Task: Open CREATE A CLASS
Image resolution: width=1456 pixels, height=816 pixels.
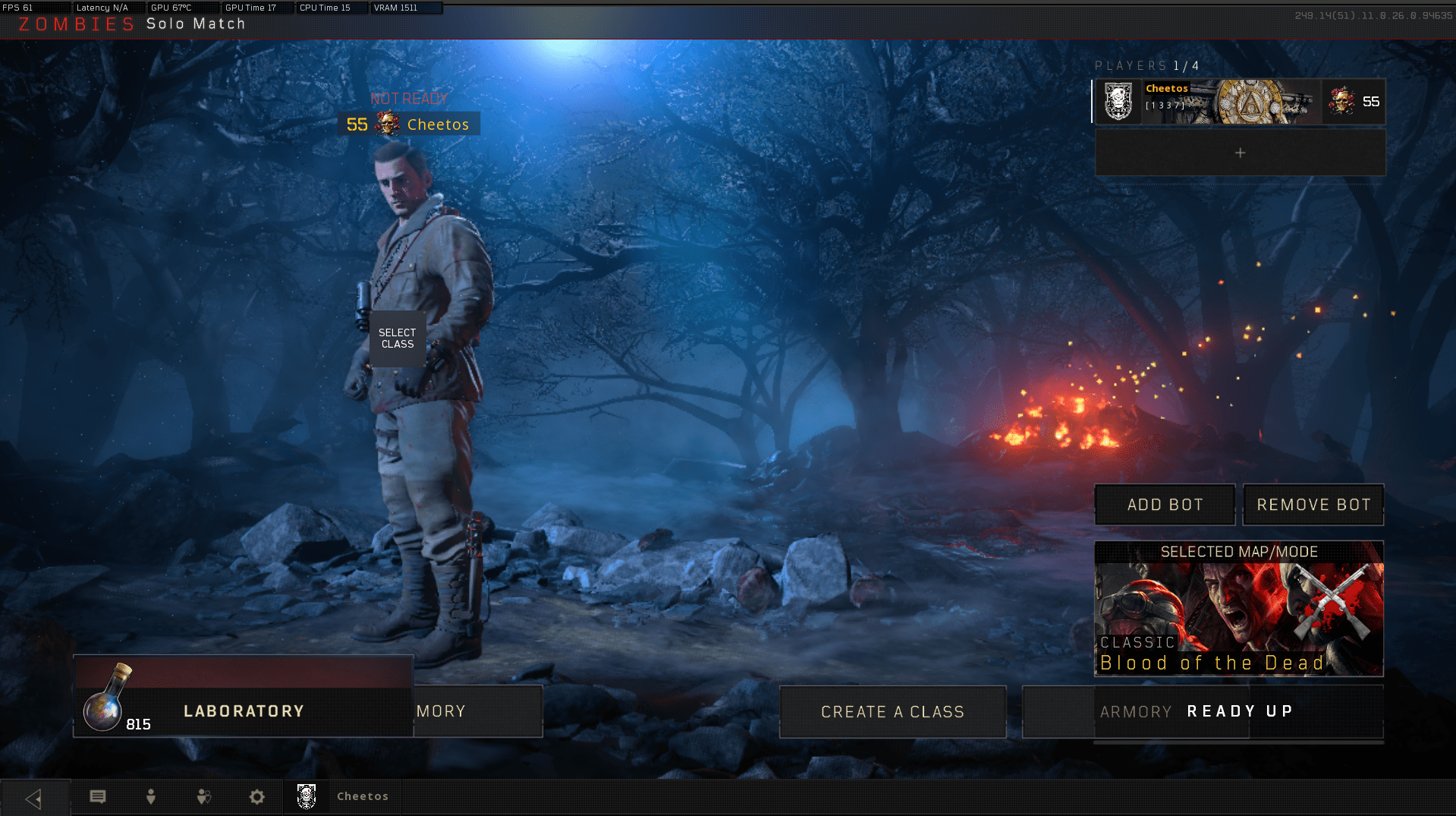Action: (x=892, y=711)
